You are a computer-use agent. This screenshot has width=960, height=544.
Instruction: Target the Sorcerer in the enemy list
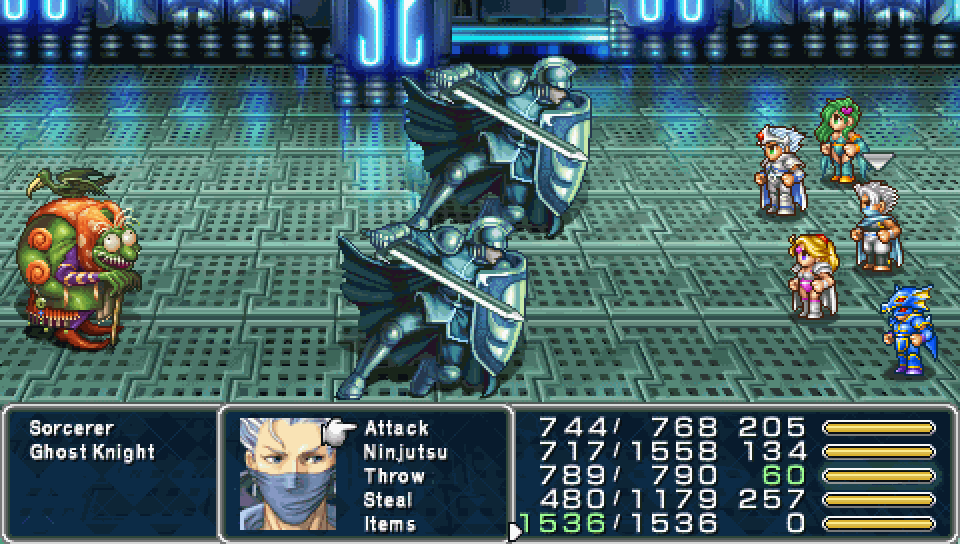tap(71, 428)
